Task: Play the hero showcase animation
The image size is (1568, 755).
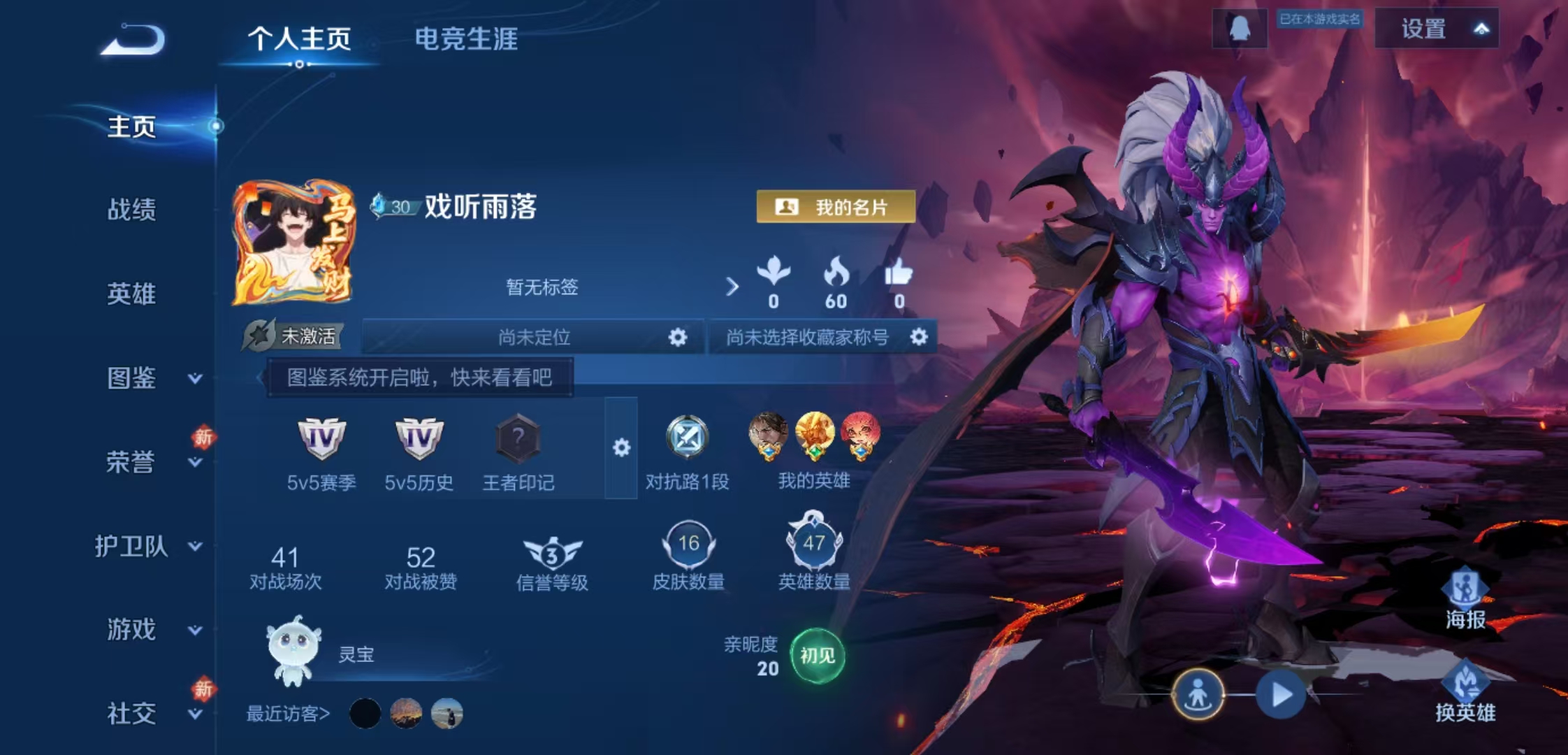Action: coord(1280,695)
